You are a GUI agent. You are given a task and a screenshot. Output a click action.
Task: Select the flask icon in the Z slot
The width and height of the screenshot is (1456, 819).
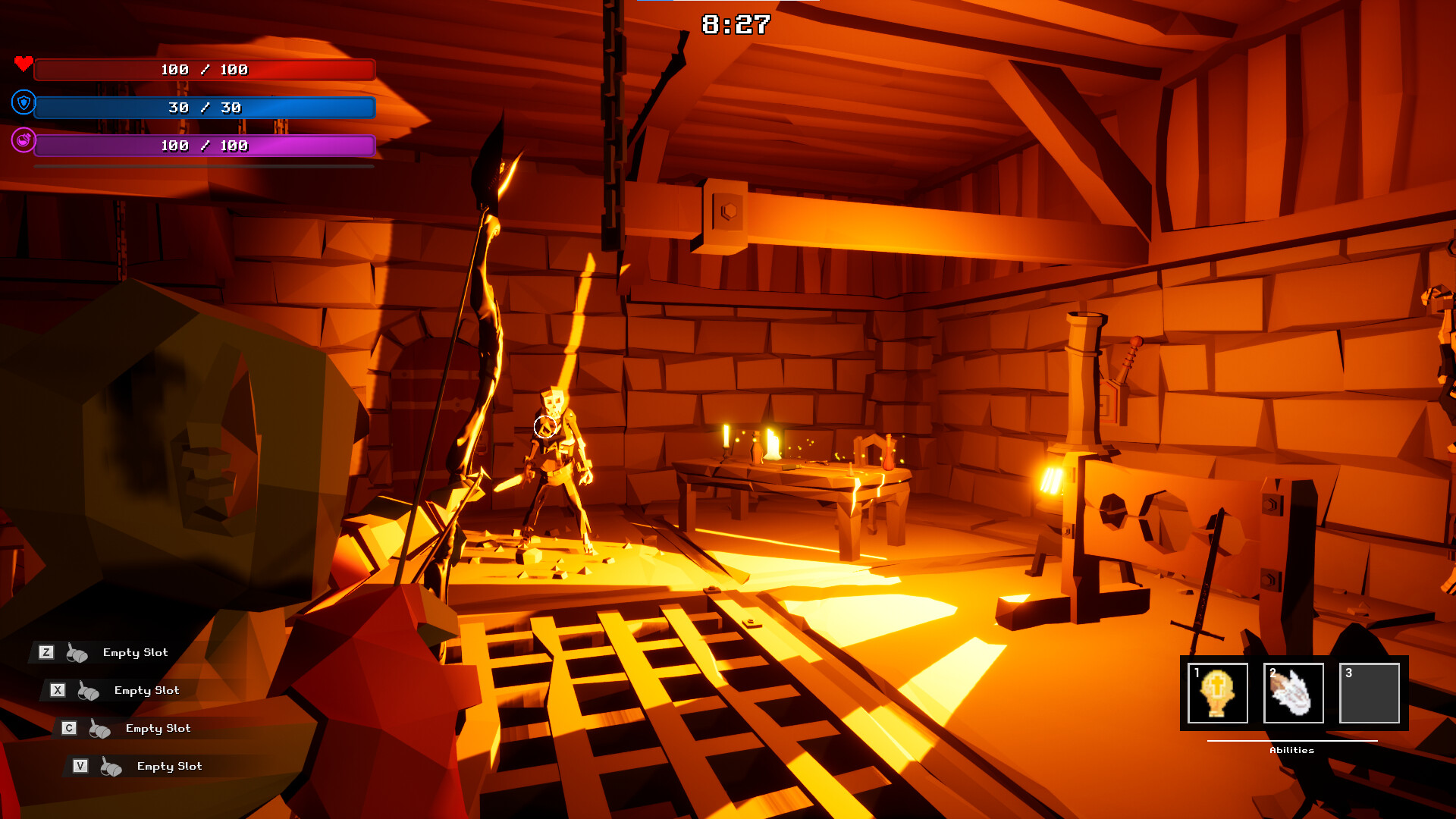[78, 652]
